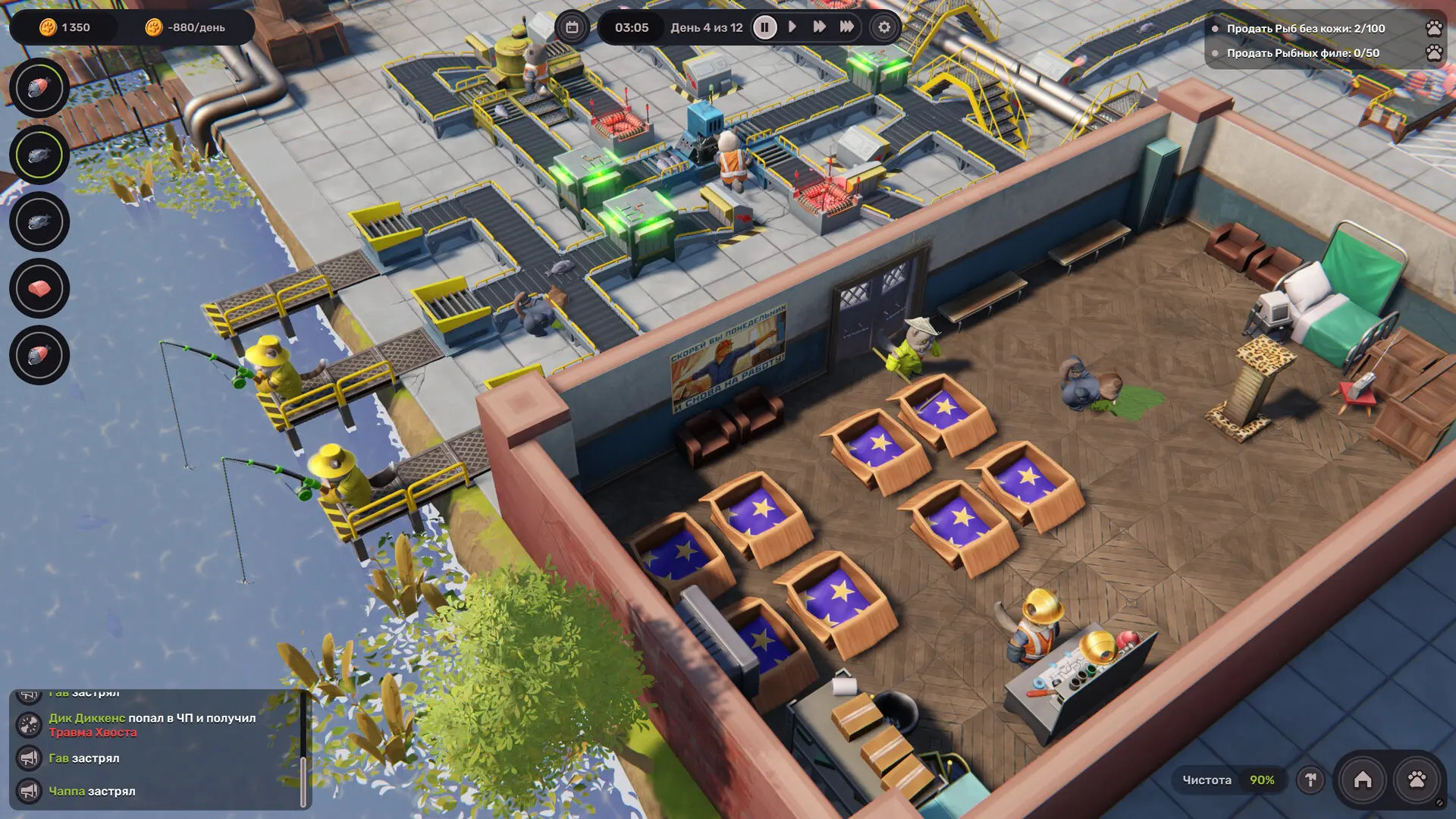Open the fish fillet sale objective
Screen dimensions: 1456x819
click(1302, 53)
